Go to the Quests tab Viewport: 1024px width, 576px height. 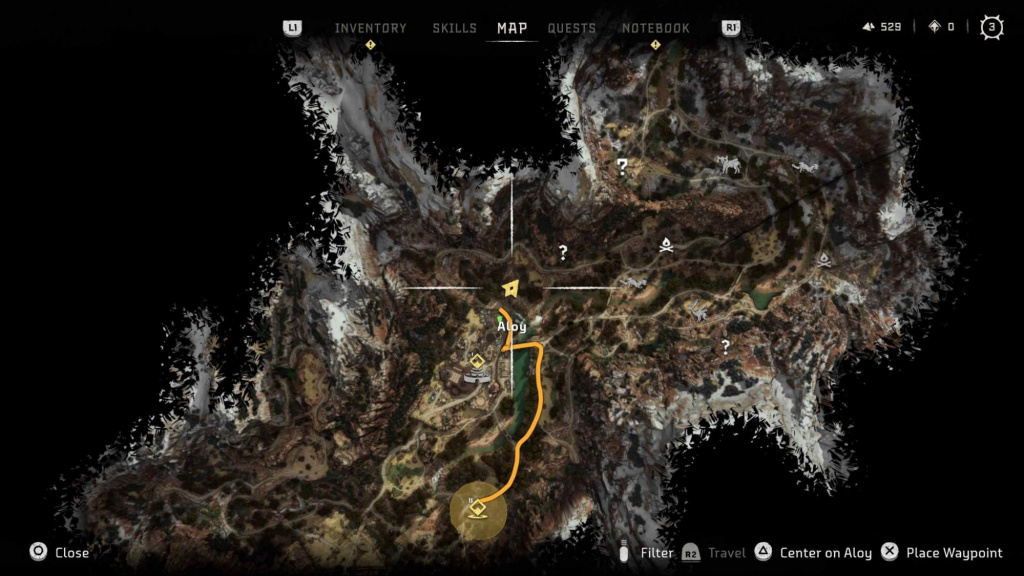572,28
